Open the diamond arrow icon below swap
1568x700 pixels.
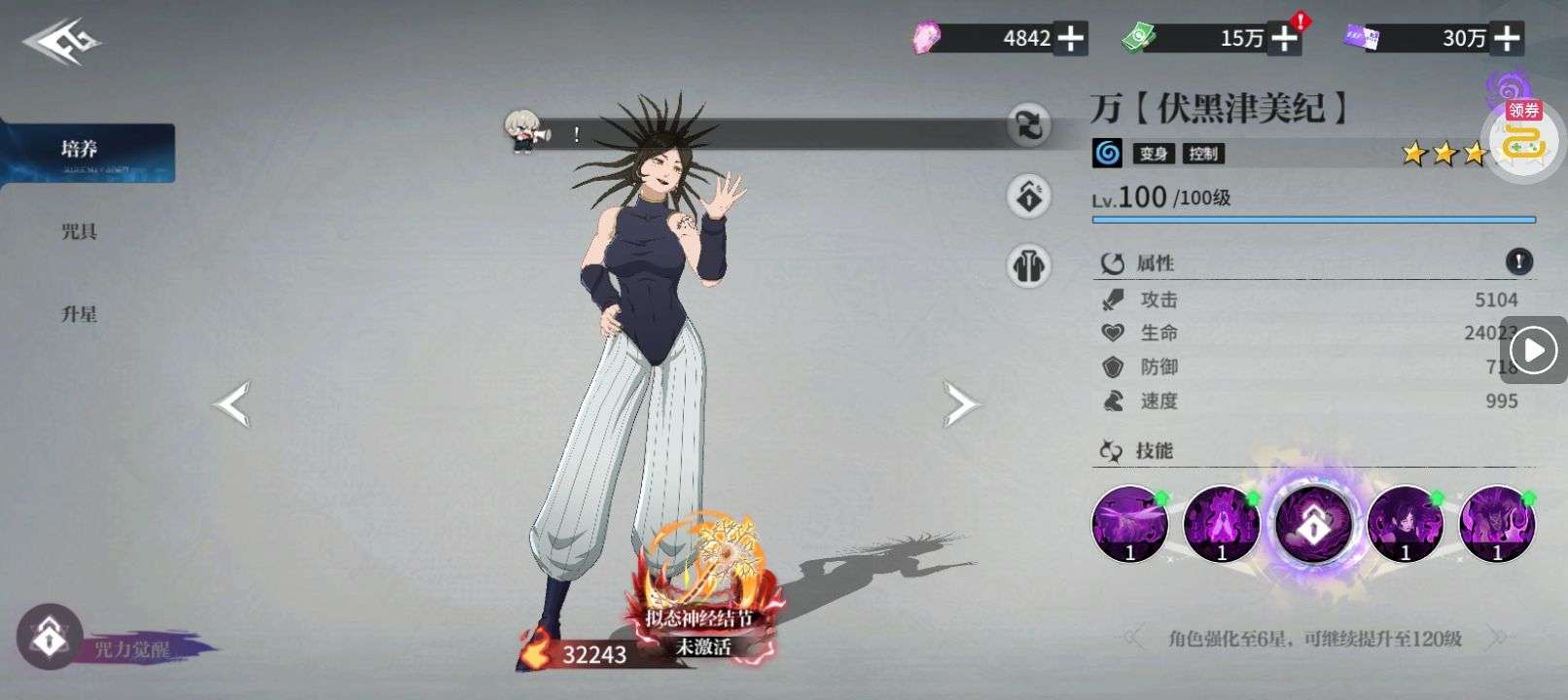click(1029, 196)
